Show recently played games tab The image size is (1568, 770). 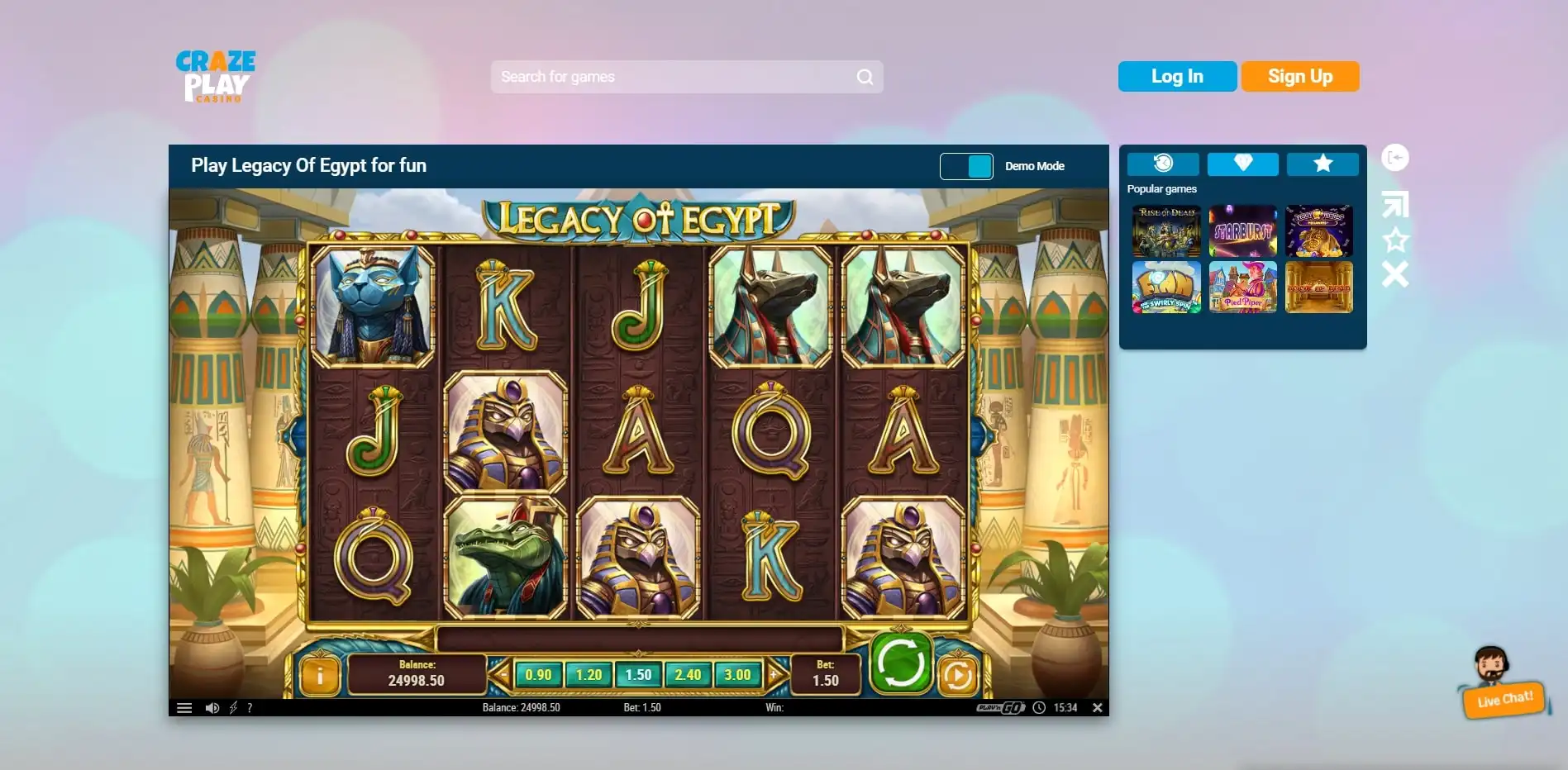click(1162, 164)
